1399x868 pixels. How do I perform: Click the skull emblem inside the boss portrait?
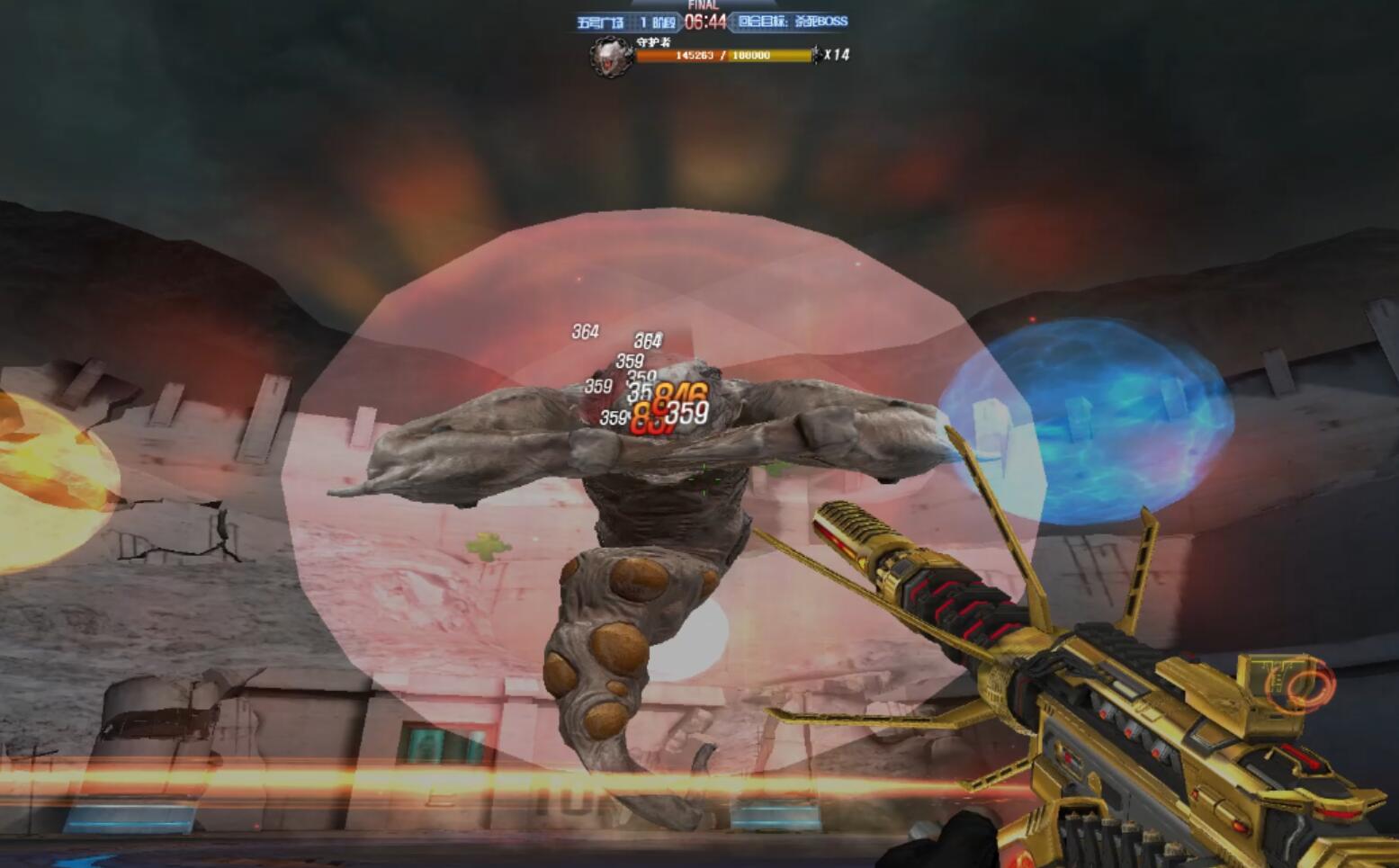[x=607, y=58]
